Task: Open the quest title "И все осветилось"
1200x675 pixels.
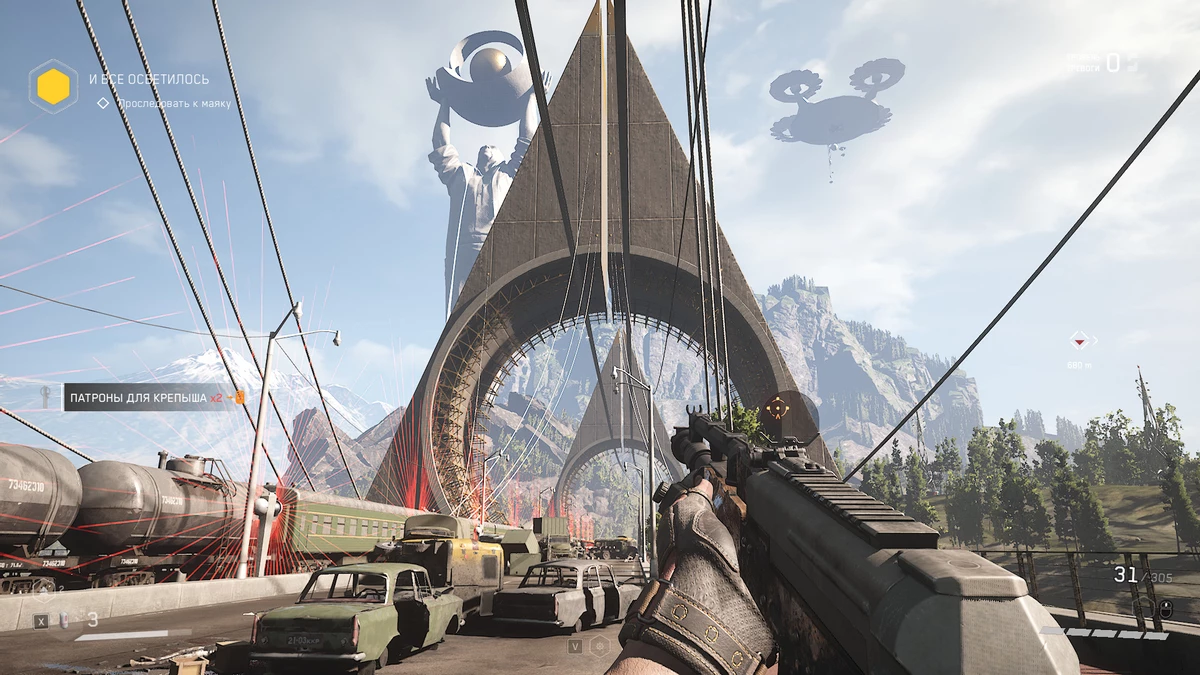Action: (149, 79)
